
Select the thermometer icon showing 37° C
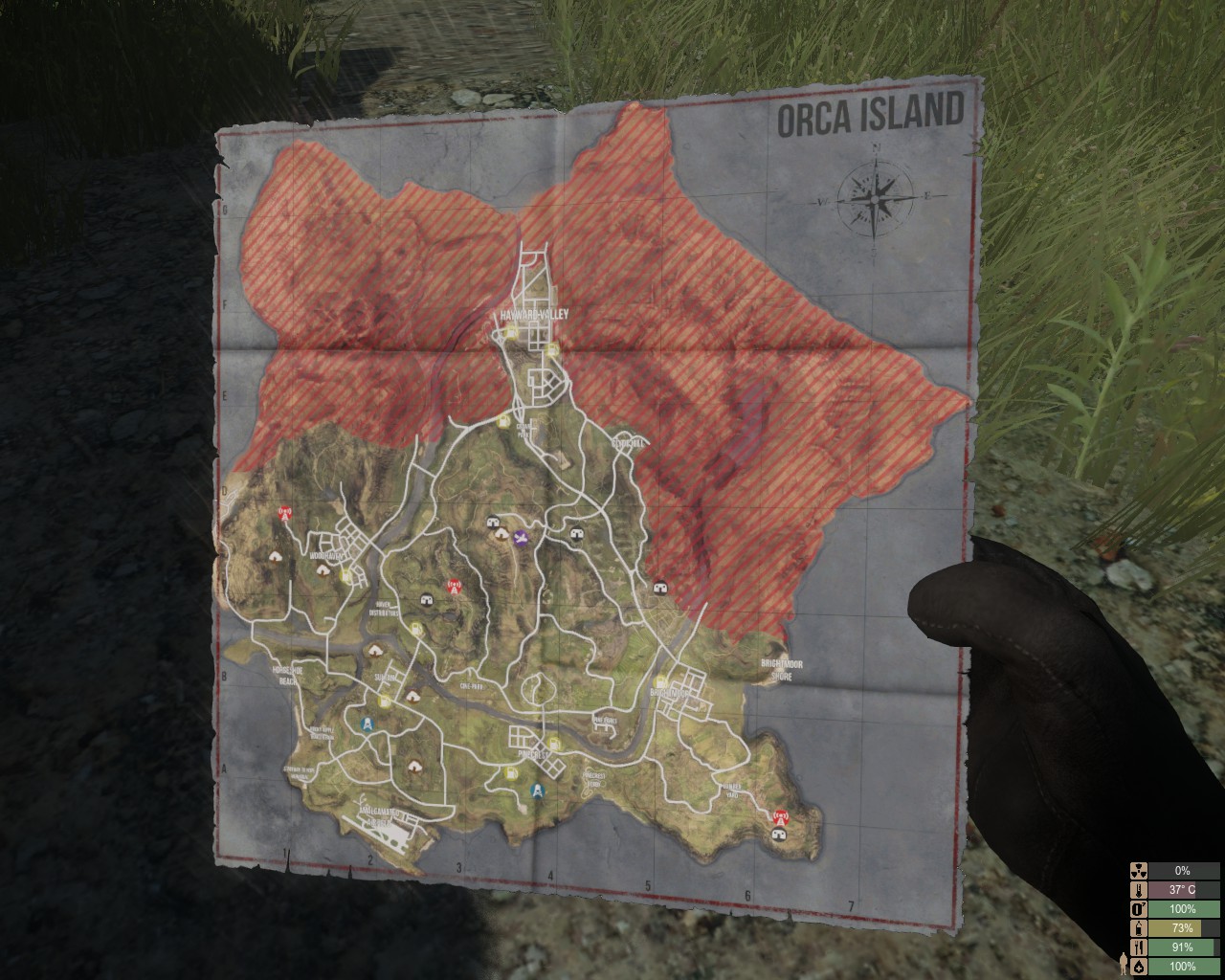tap(1139, 892)
